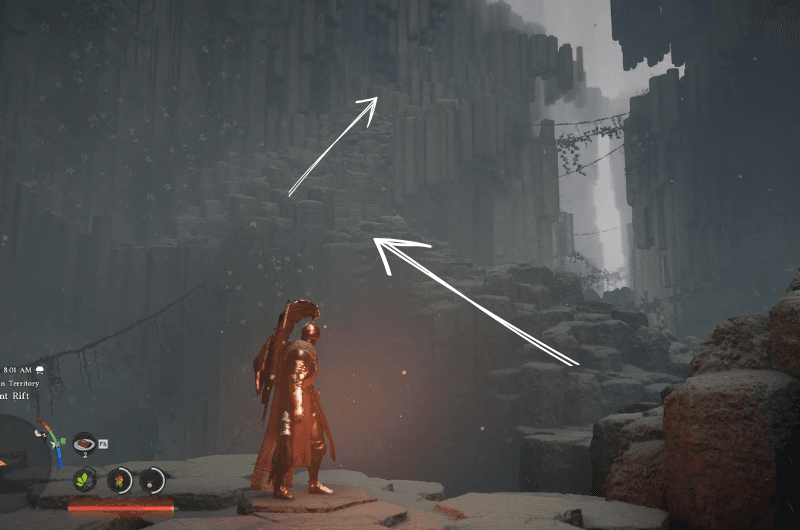Activate the orange flower item slot
This screenshot has width=800, height=530.
point(119,480)
